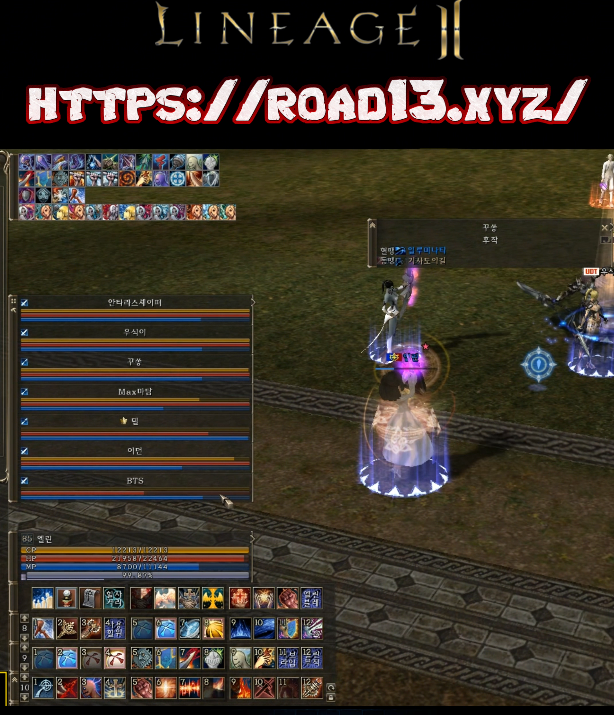614x715 pixels.
Task: Use the gravestone scroll hotbar item
Action: (x=91, y=598)
